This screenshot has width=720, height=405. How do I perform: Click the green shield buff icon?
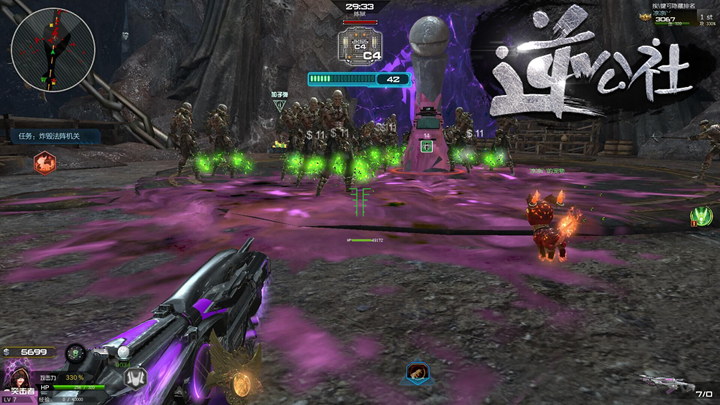tap(702, 215)
